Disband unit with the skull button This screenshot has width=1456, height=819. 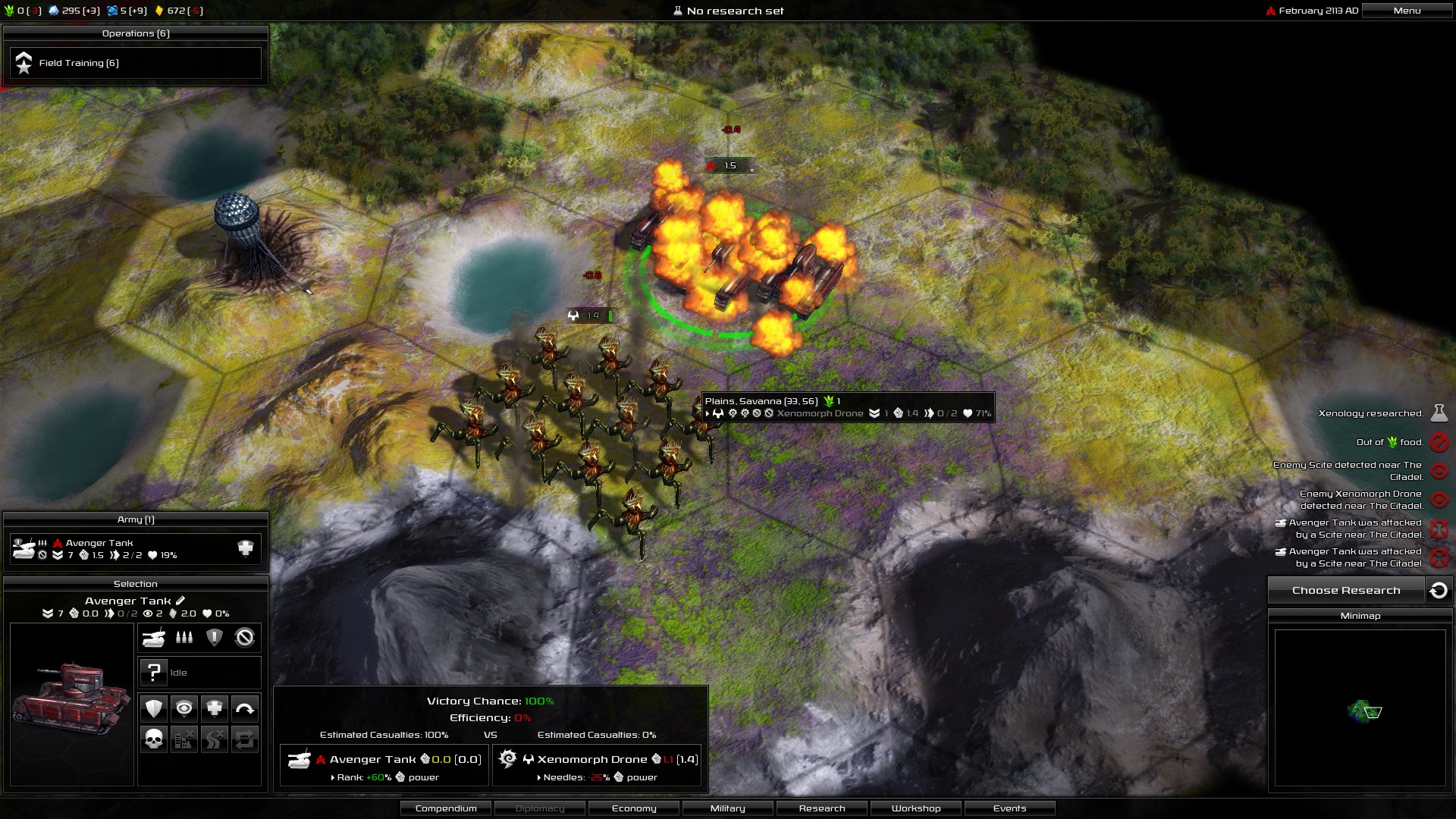click(154, 739)
